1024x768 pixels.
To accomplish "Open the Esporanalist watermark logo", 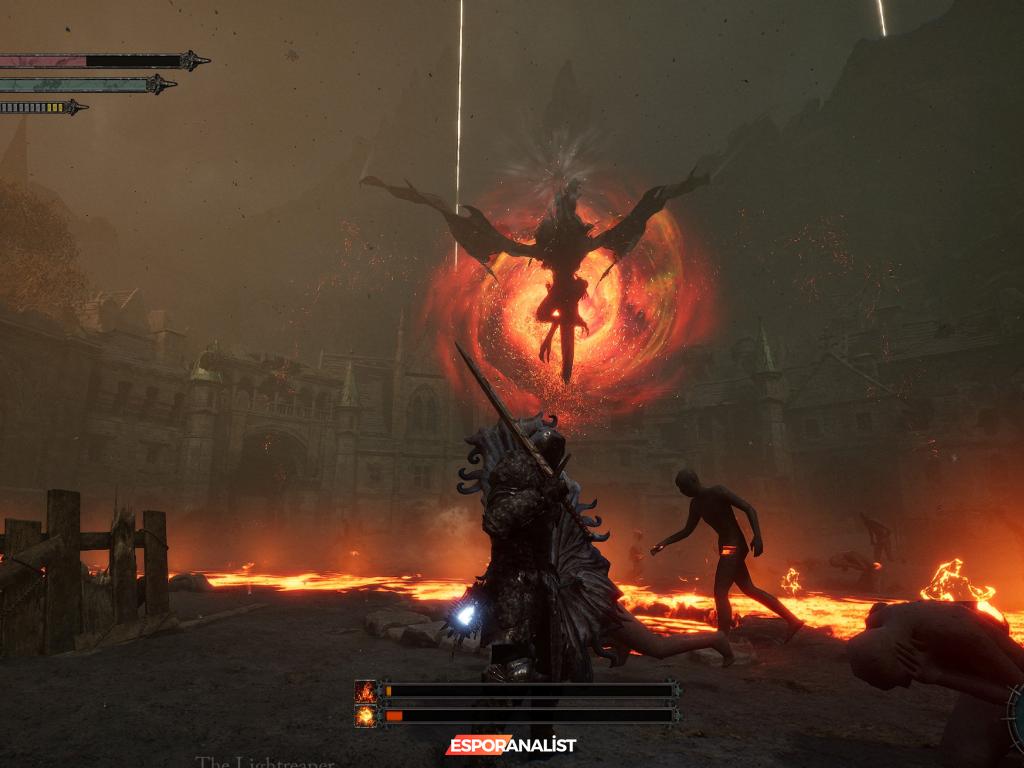I will point(511,745).
